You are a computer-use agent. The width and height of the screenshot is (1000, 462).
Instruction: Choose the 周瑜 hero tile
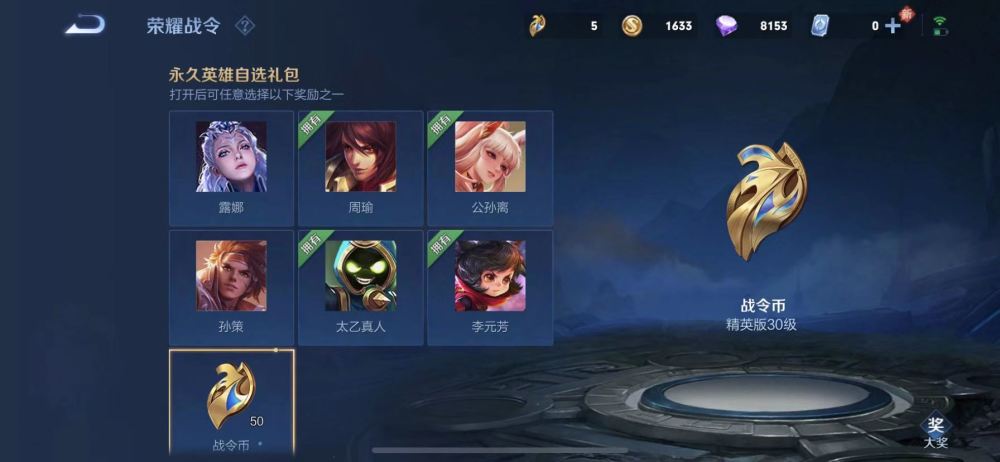click(360, 168)
